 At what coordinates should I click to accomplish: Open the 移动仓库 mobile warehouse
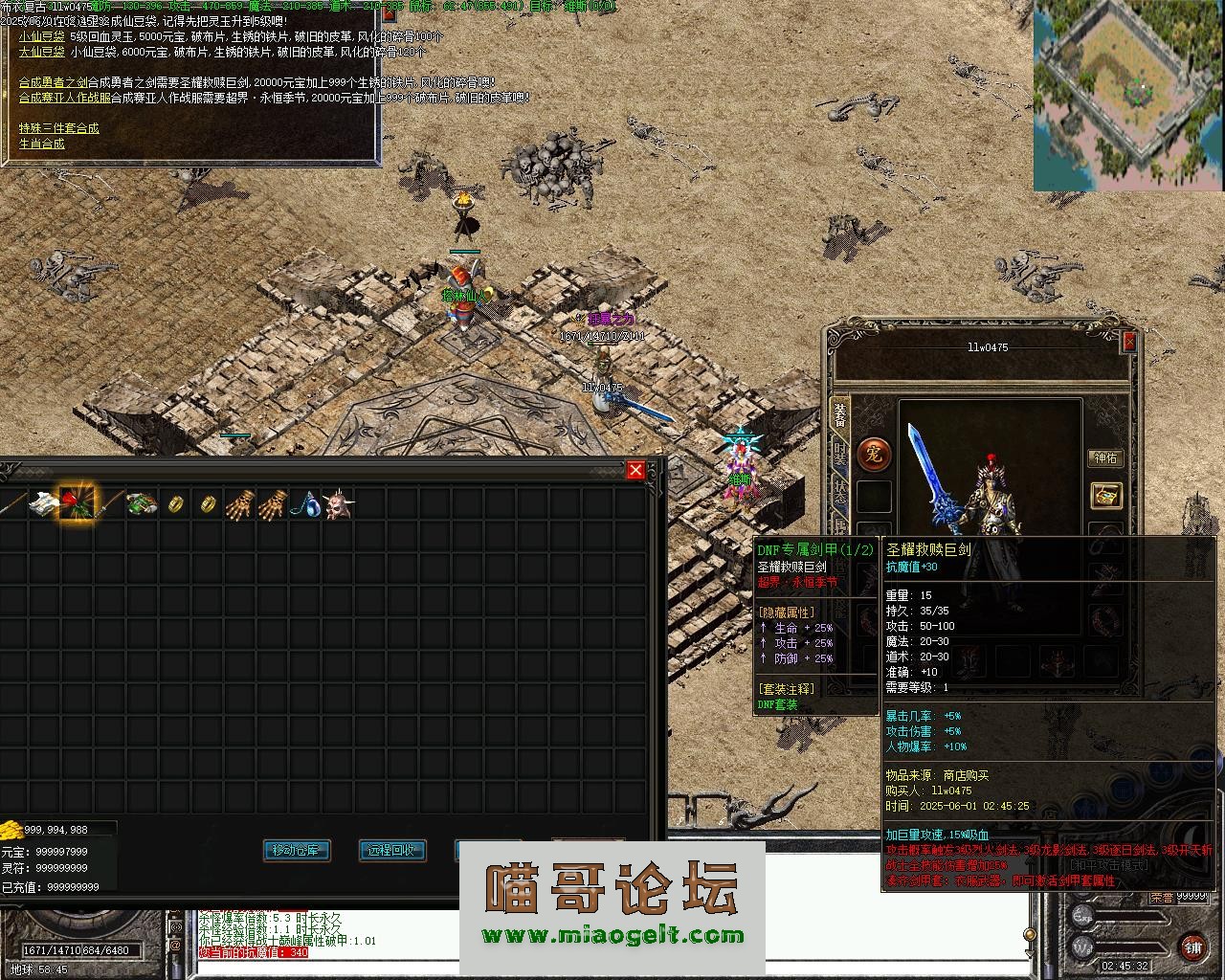pyautogui.click(x=297, y=850)
